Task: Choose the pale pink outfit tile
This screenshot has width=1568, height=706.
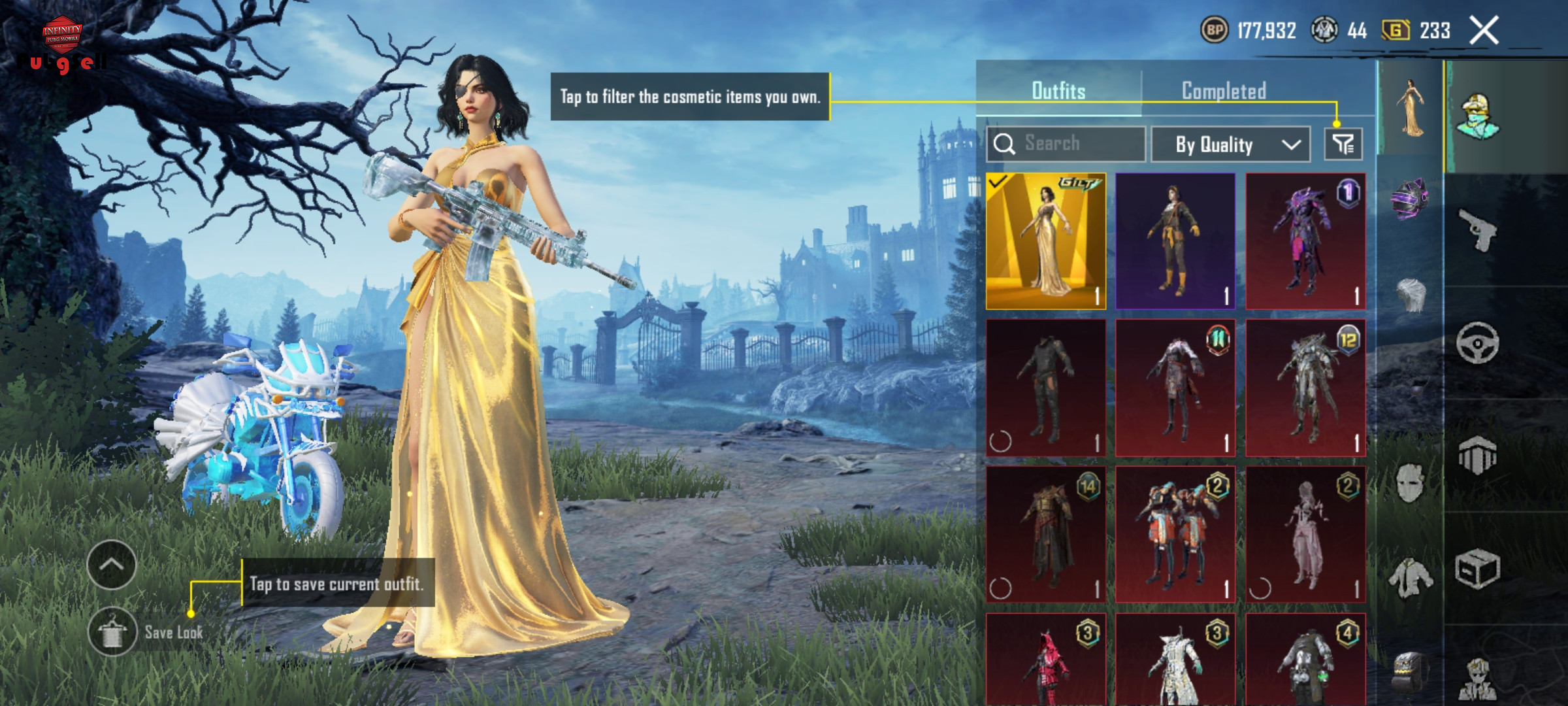Action: tap(1305, 534)
